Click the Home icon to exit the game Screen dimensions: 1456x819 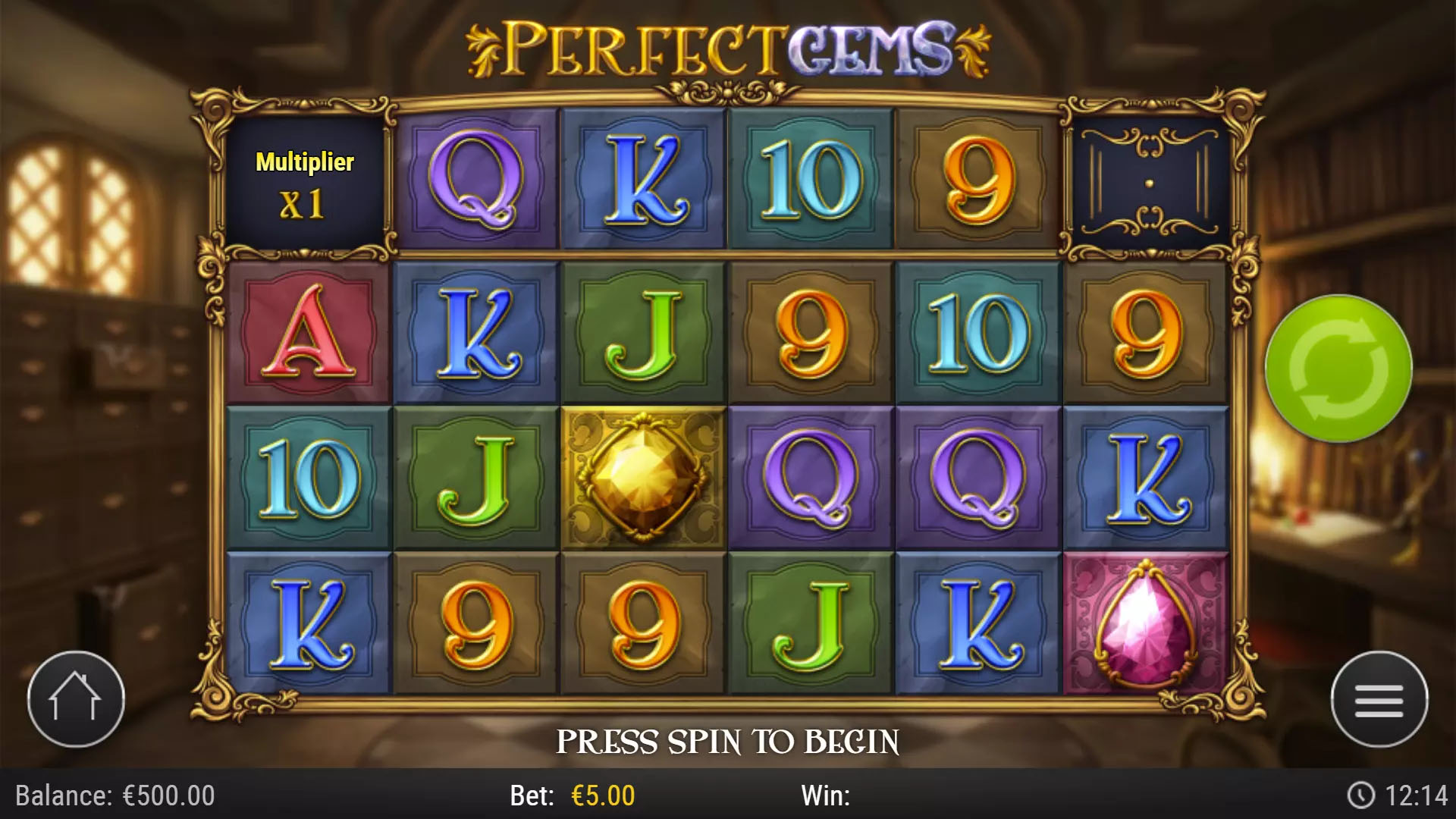pyautogui.click(x=74, y=698)
